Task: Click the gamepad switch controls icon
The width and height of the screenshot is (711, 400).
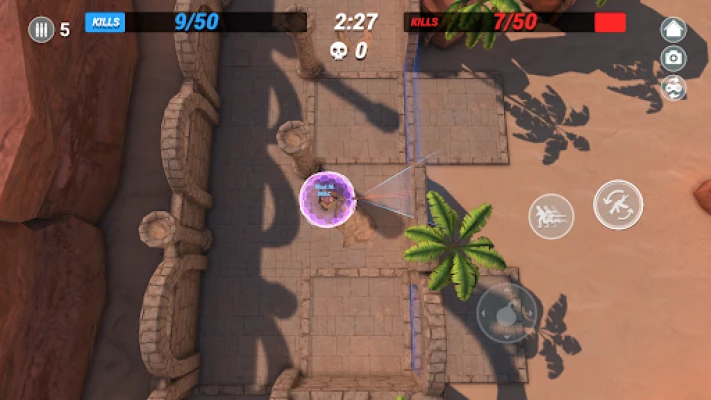Action: 674,88
